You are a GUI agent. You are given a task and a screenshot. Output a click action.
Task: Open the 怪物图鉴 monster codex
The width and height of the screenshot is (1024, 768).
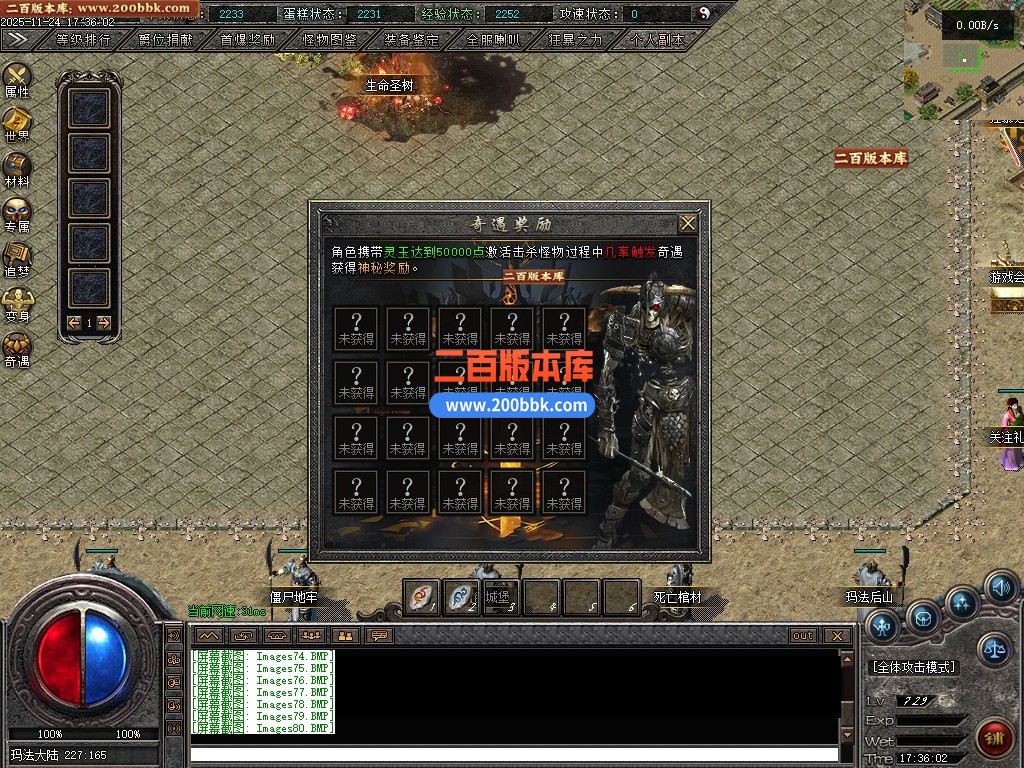click(x=330, y=40)
